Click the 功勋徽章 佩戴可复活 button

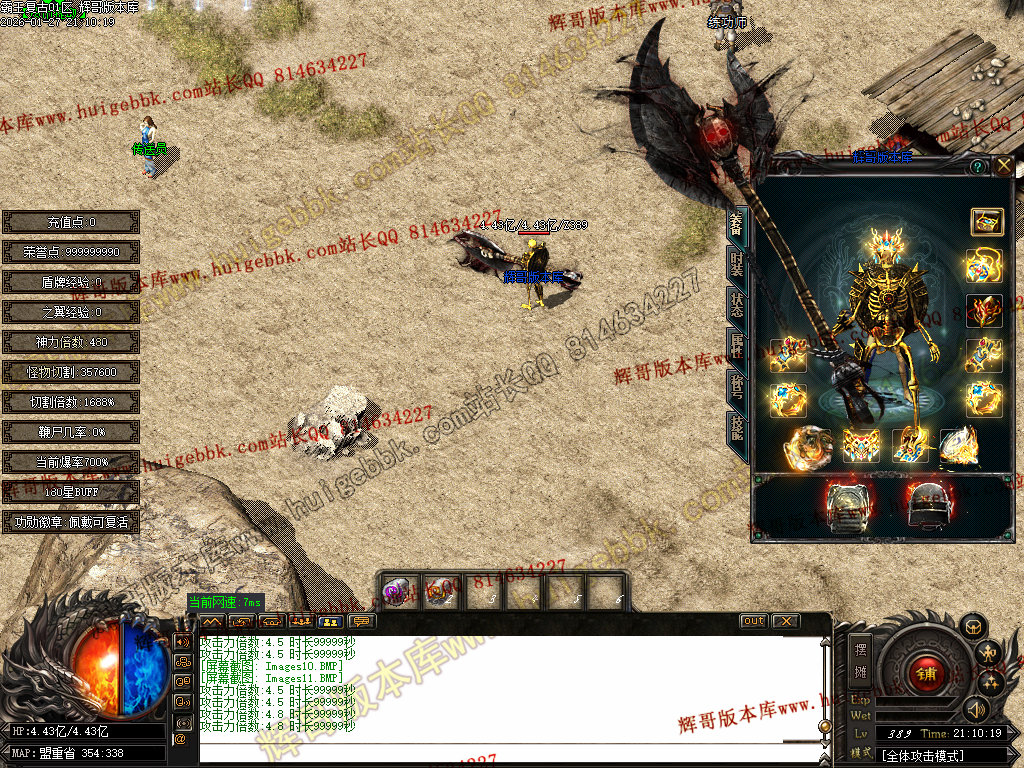click(x=71, y=522)
